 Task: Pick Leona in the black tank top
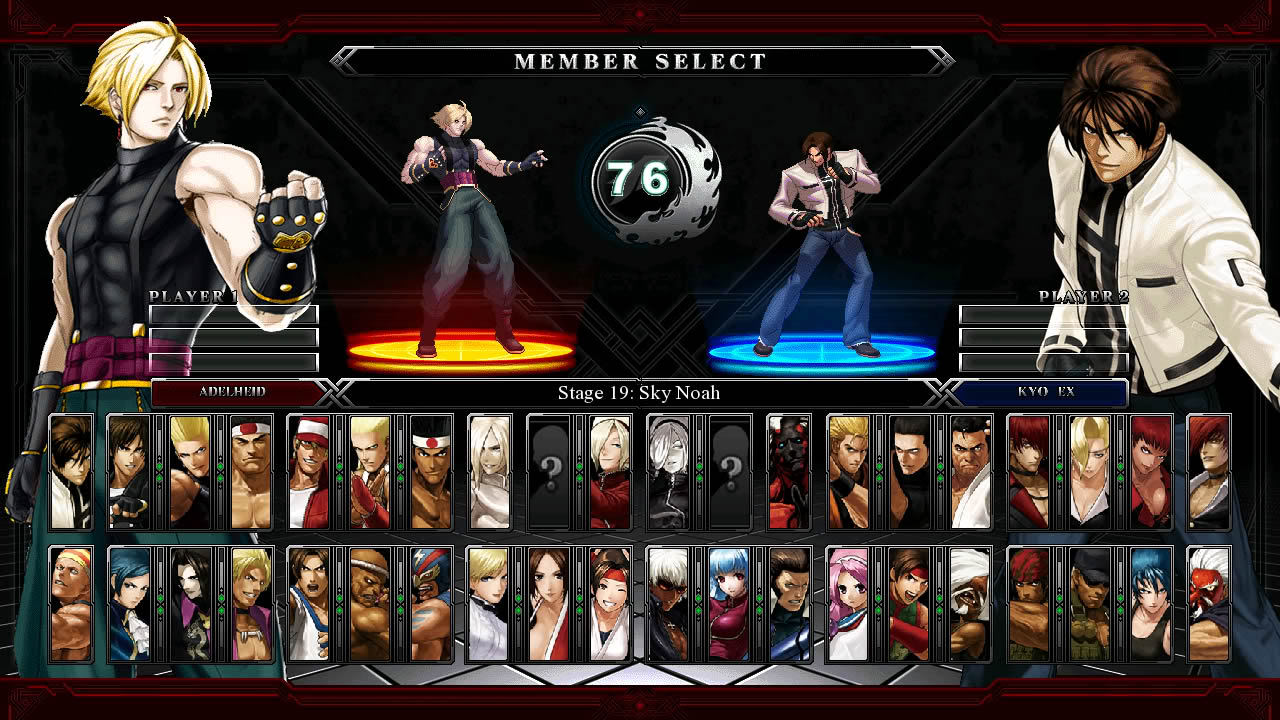1150,604
